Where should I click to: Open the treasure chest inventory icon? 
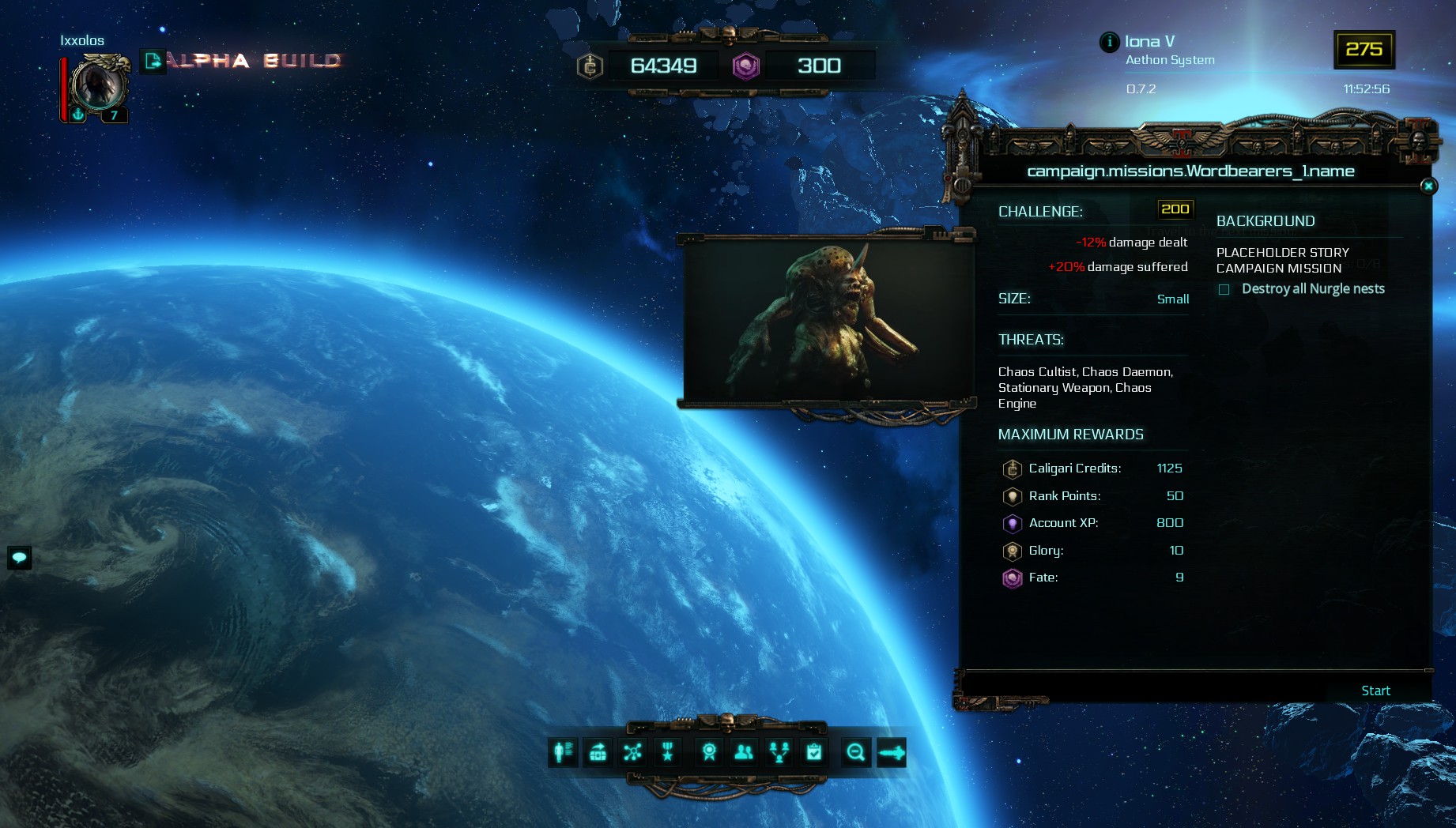(x=598, y=752)
